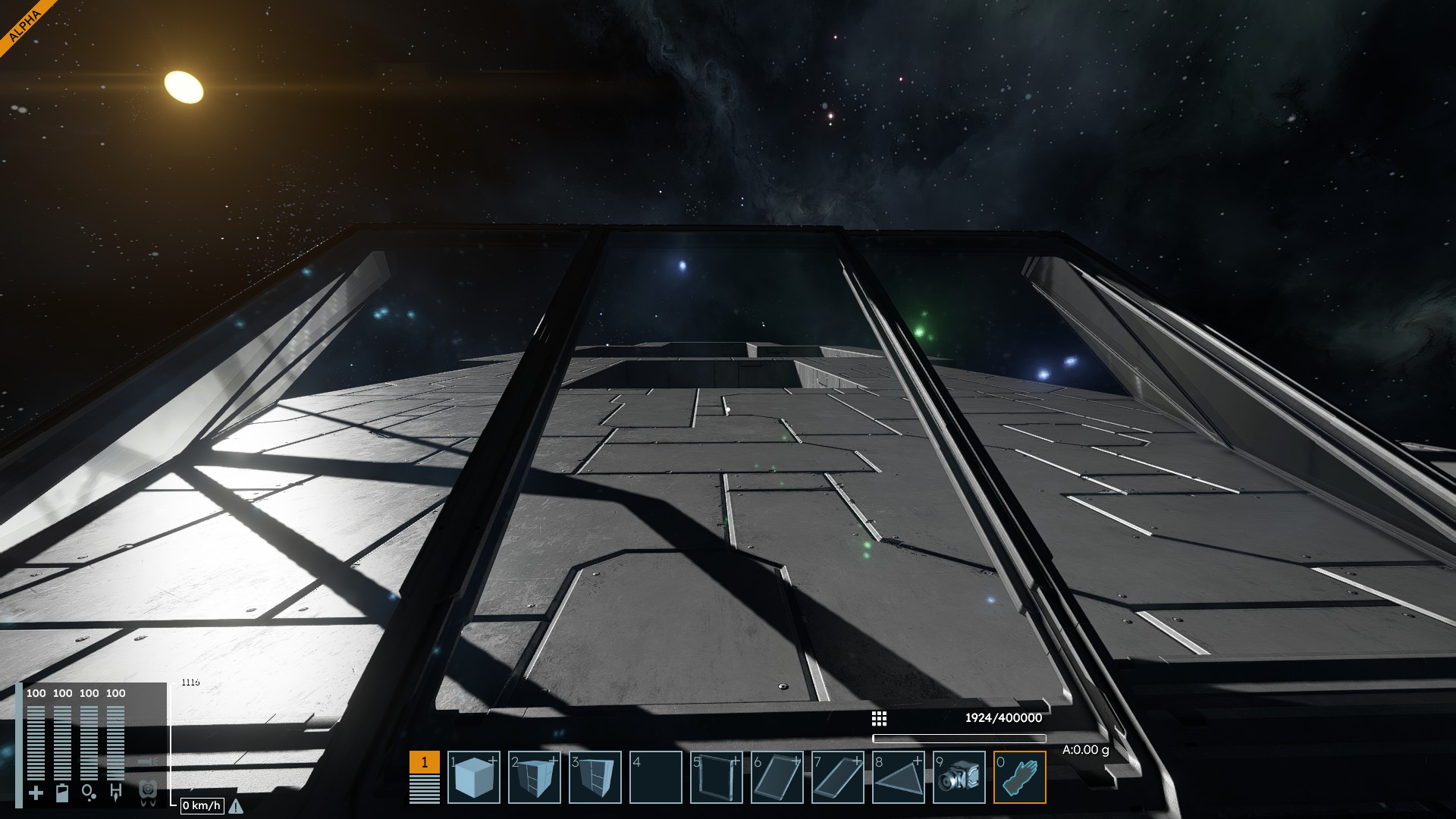Equip the glove hand tool in slot 0
The height and width of the screenshot is (819, 1456).
point(1020,777)
